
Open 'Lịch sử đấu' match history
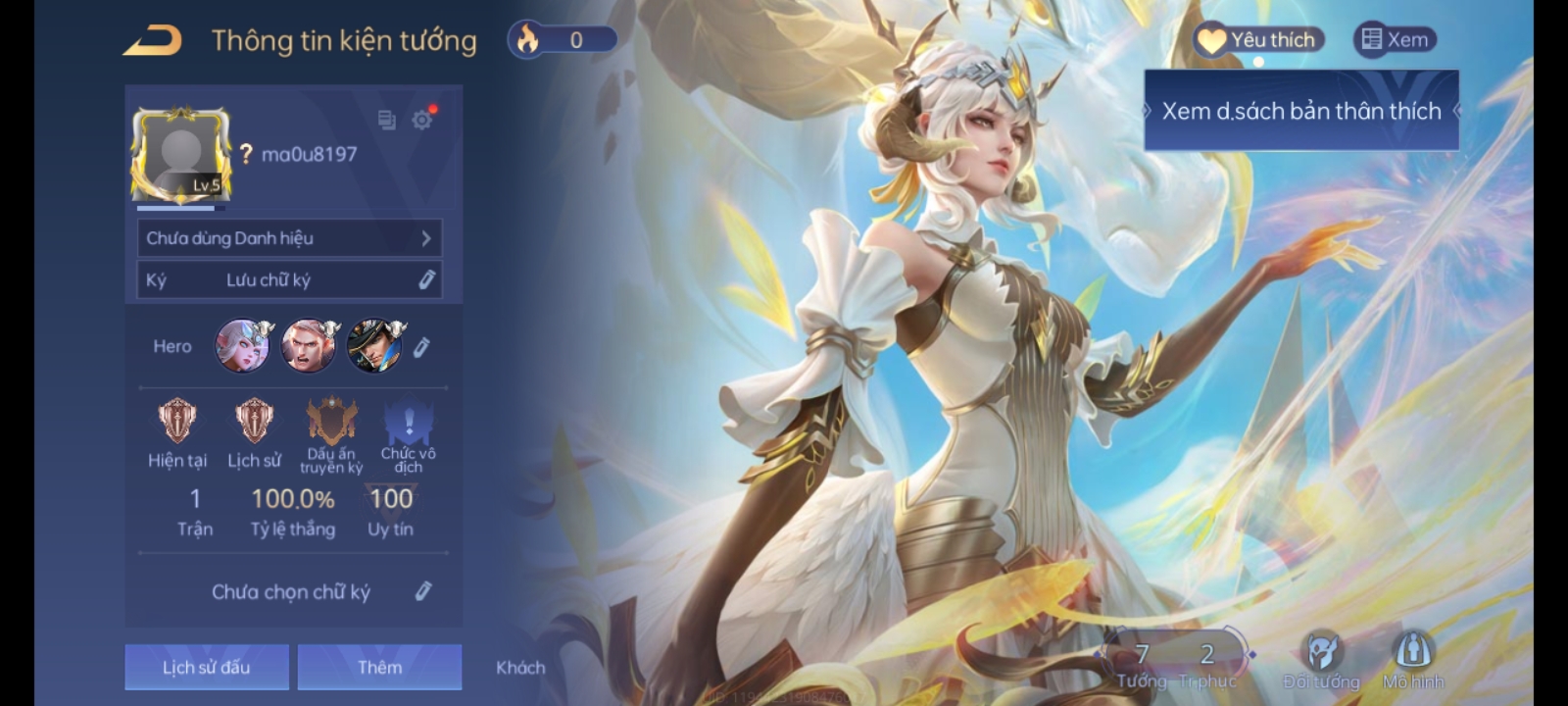coord(206,666)
